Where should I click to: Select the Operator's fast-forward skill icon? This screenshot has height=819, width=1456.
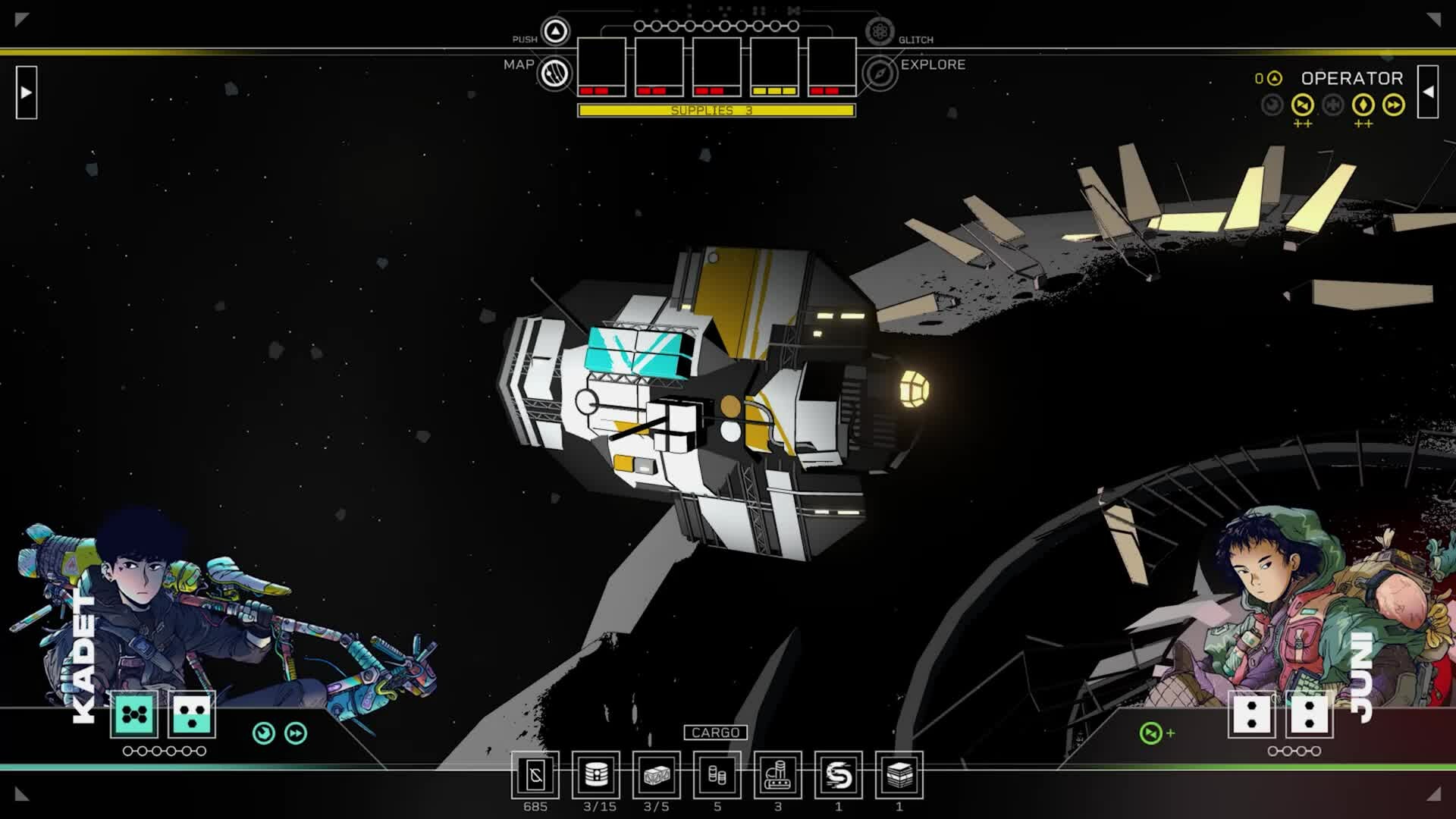1394,105
